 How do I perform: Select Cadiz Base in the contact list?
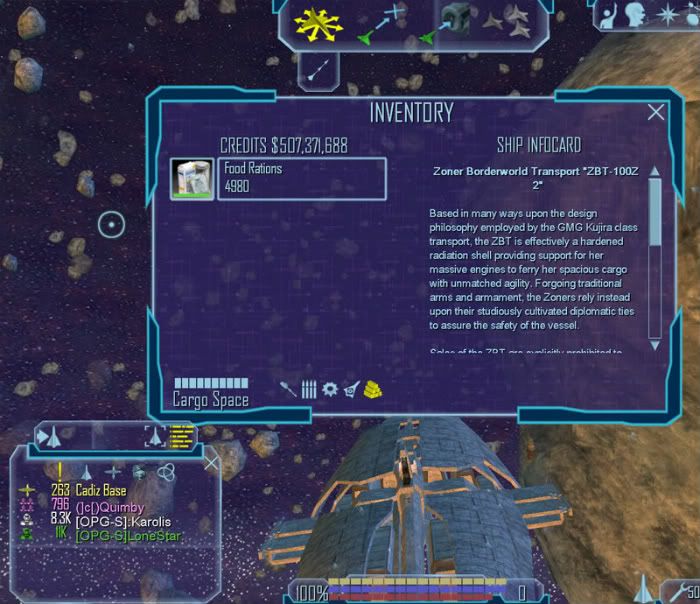tap(100, 490)
